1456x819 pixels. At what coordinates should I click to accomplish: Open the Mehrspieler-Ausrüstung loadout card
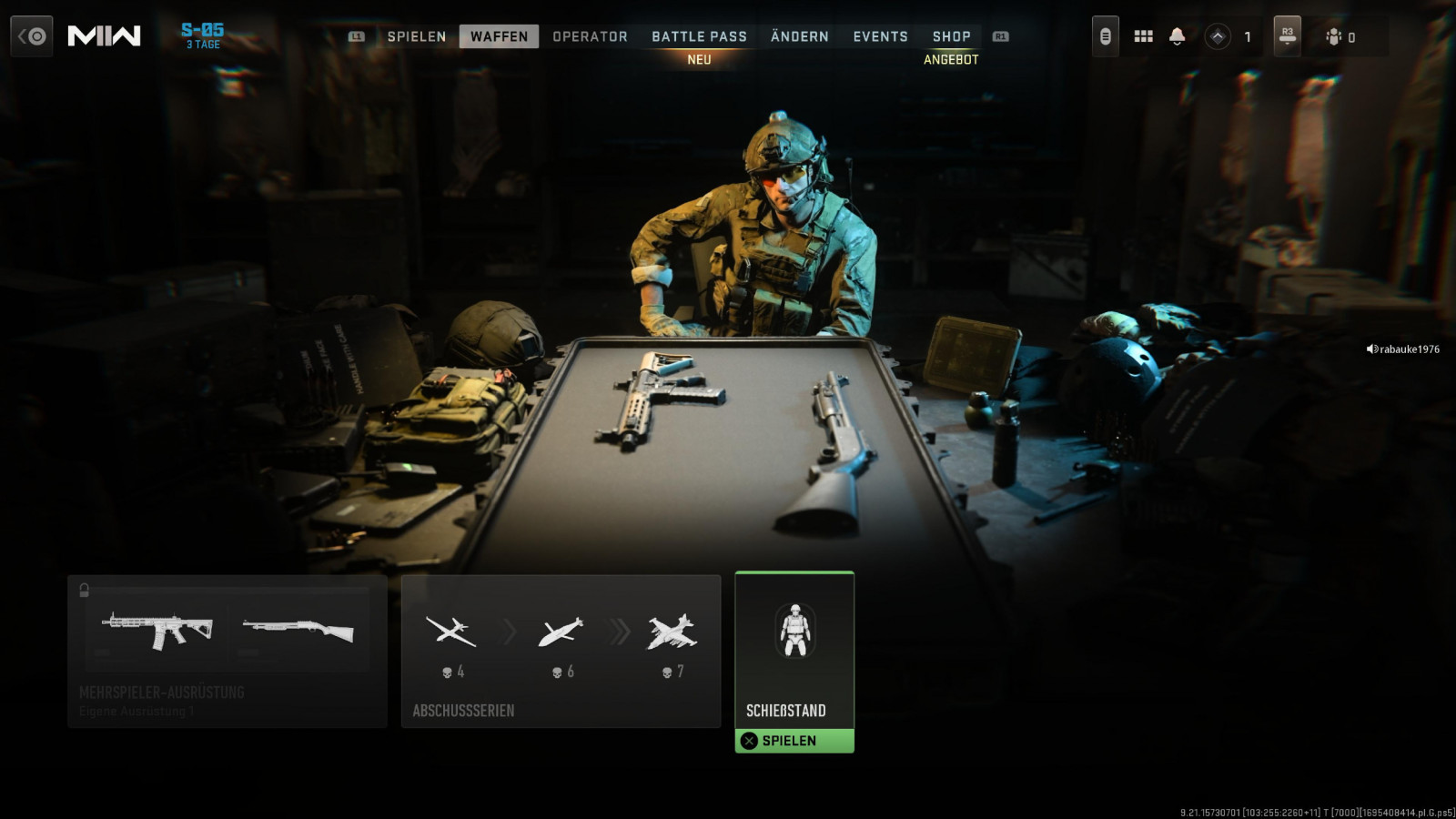(227, 651)
